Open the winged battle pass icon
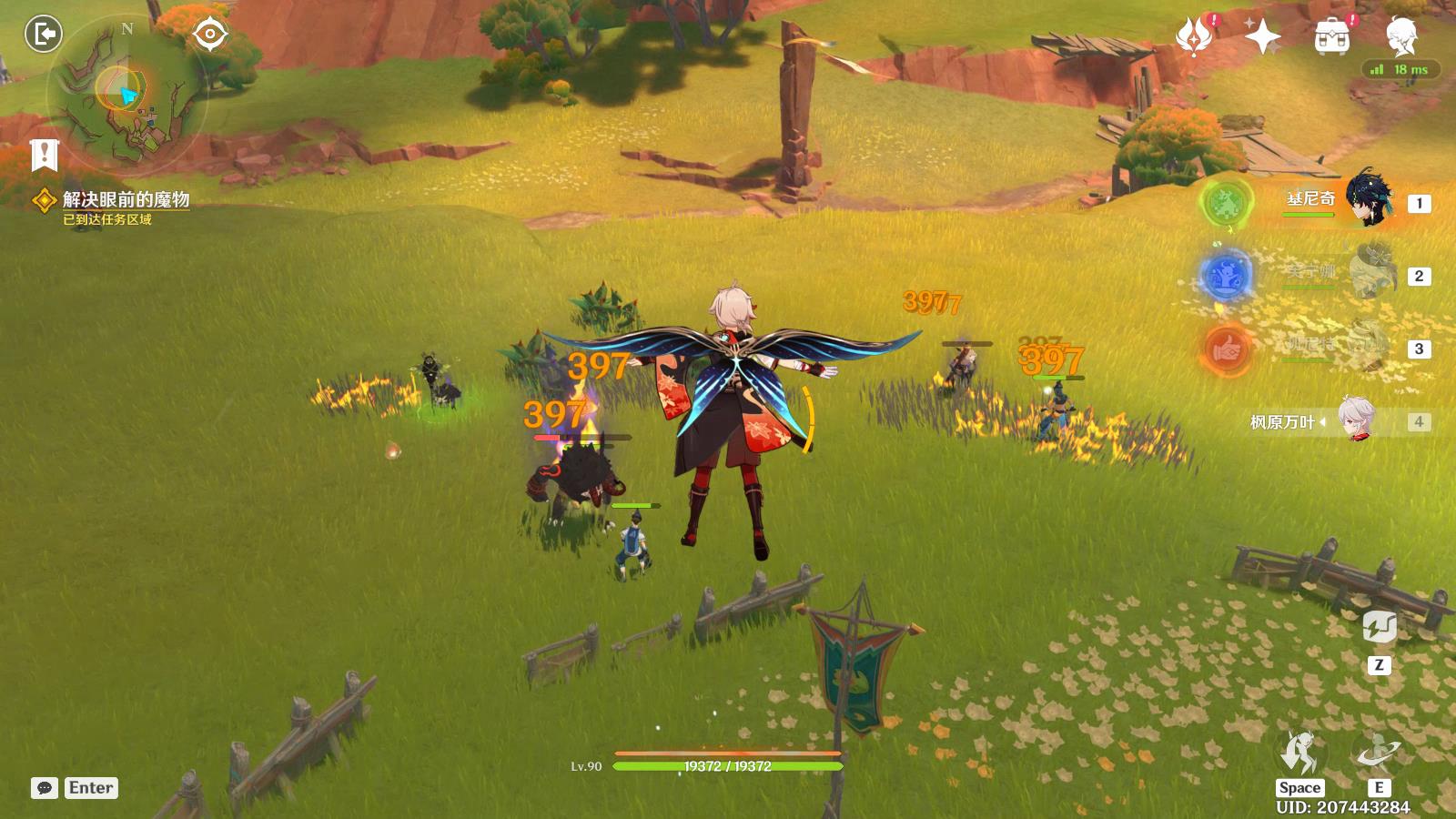This screenshot has height=819, width=1456. [1193, 36]
